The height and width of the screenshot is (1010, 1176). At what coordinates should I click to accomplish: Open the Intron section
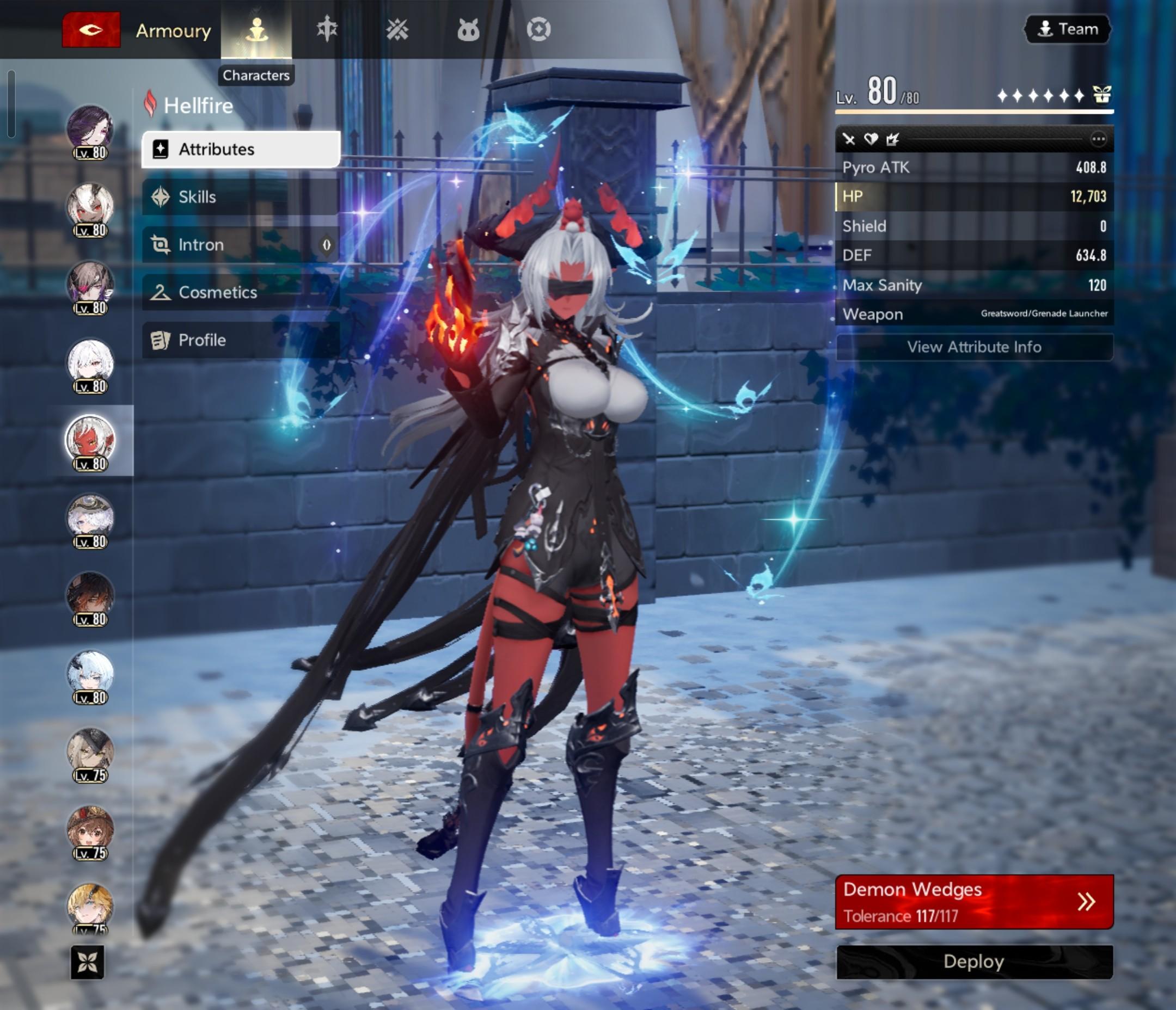tap(241, 244)
